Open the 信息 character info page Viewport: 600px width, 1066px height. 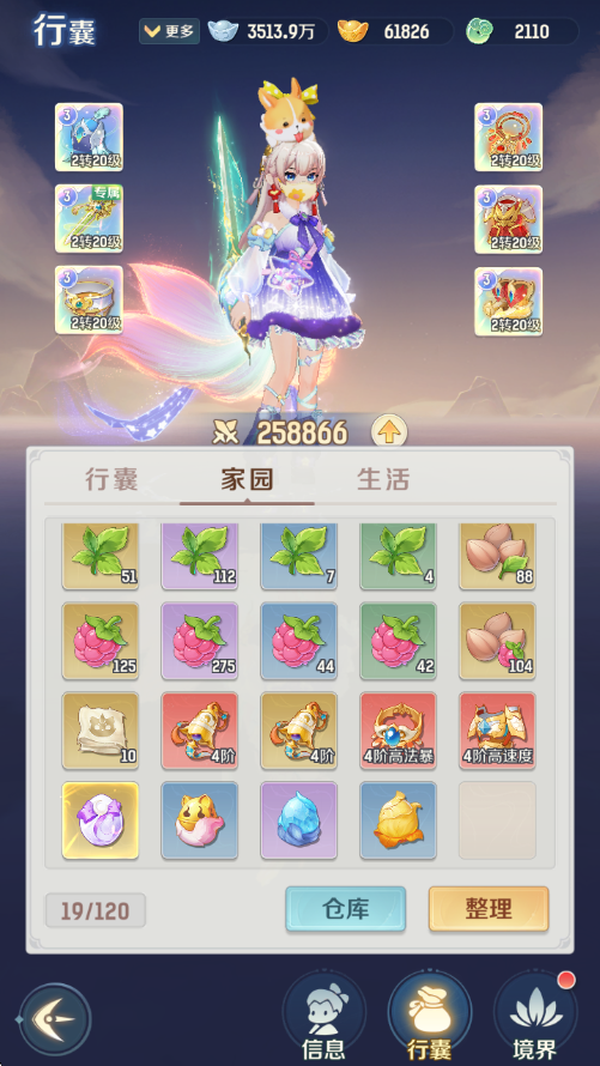coord(323,1019)
